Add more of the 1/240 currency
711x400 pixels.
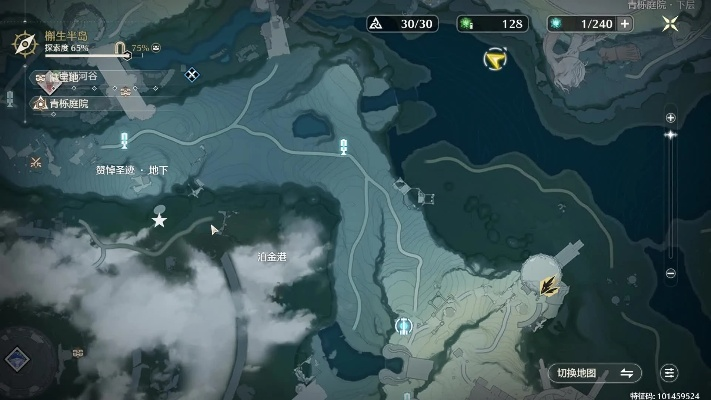click(625, 23)
